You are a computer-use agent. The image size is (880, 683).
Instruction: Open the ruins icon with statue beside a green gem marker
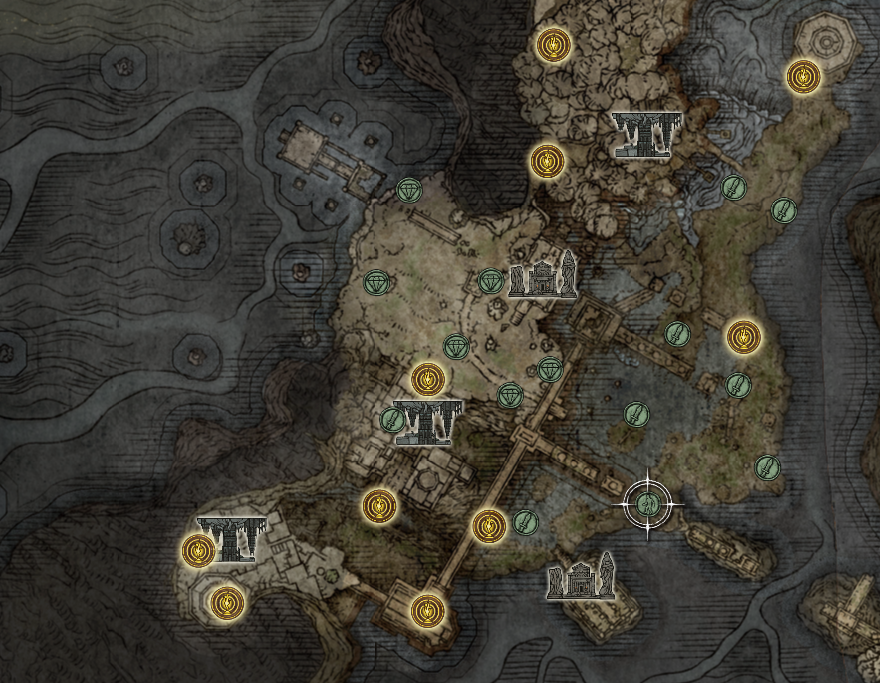(x=543, y=275)
